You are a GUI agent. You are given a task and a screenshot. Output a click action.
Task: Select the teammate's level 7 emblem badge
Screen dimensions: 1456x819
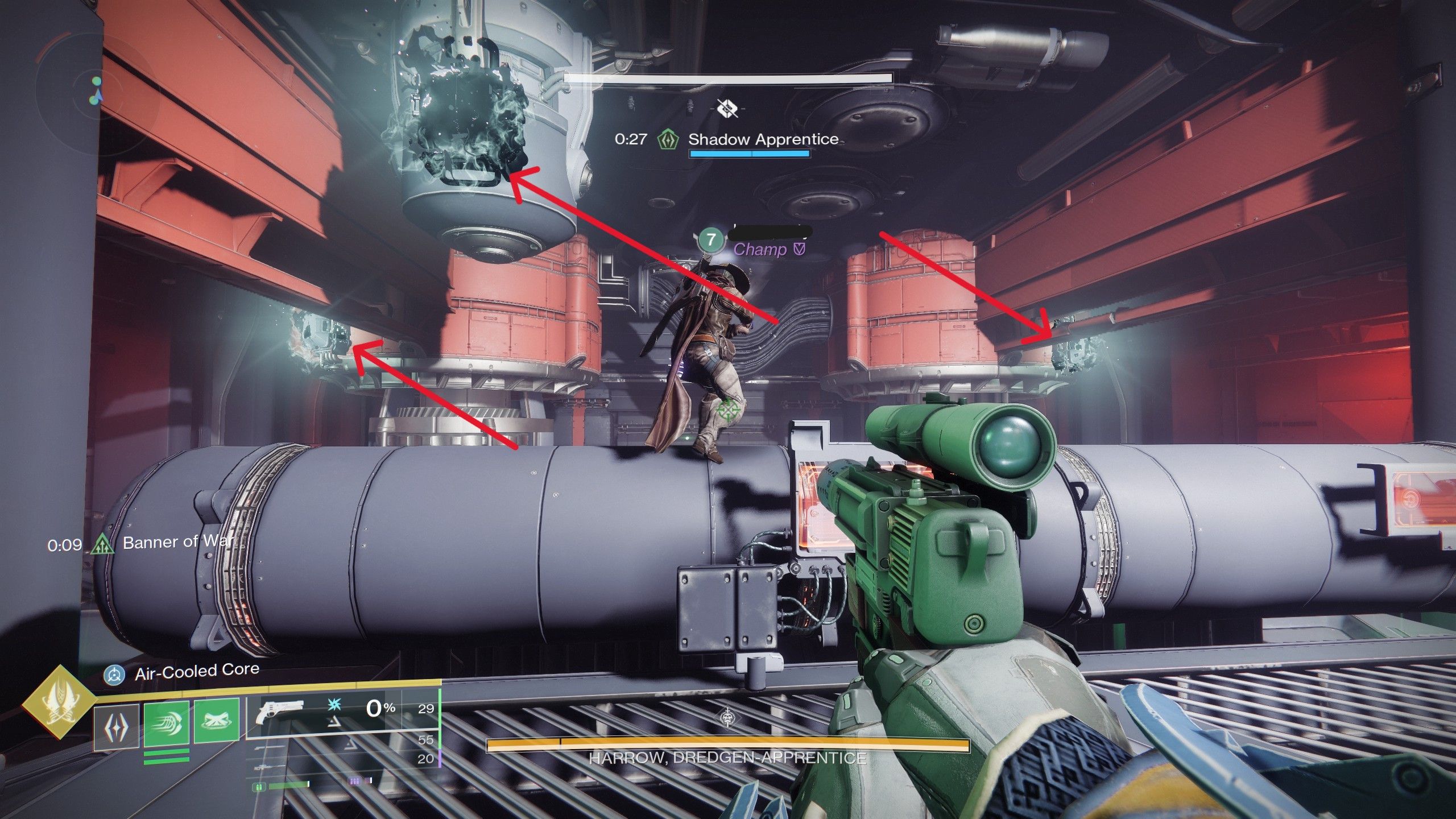[x=710, y=240]
